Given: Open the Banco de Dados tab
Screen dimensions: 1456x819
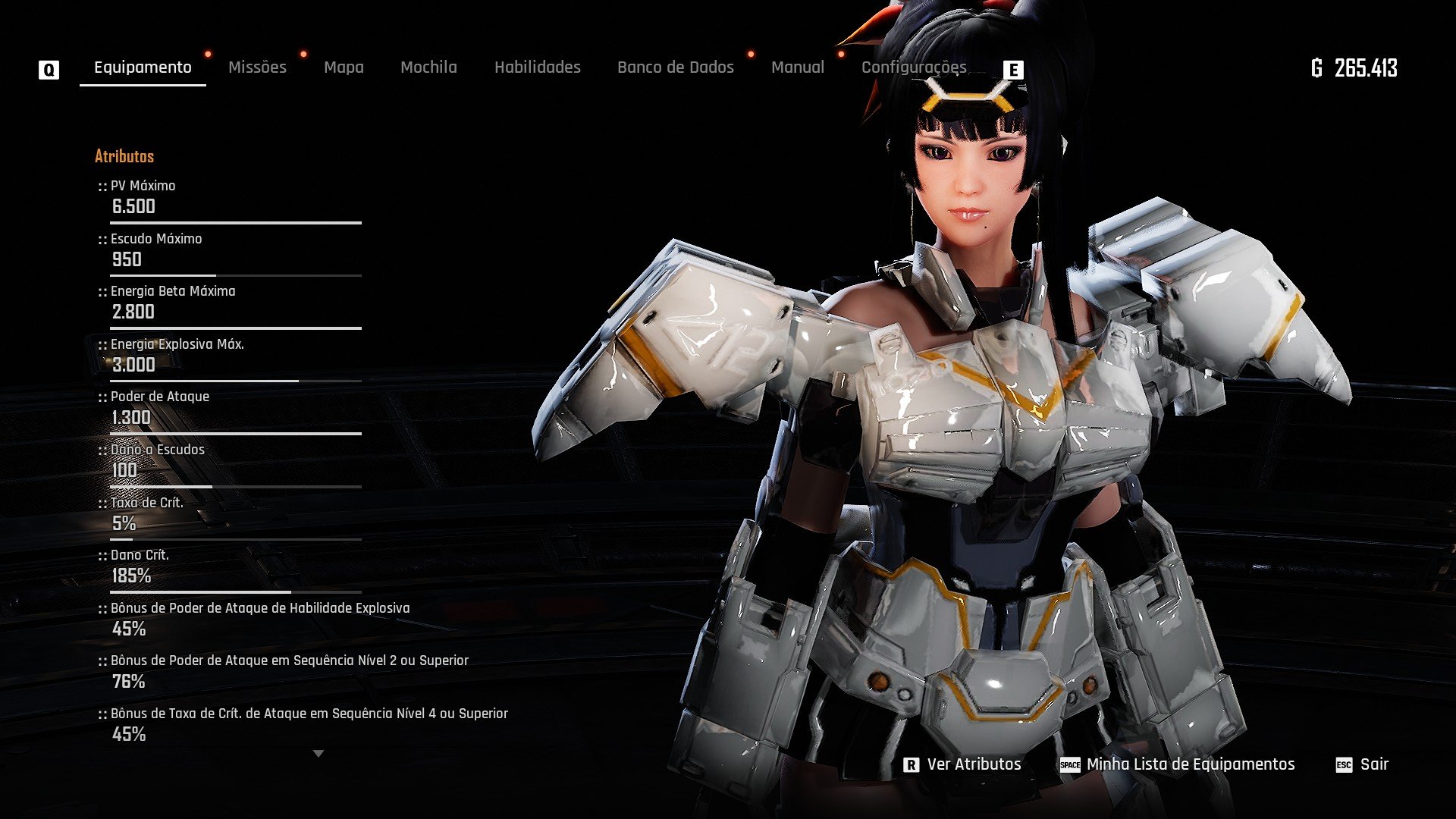Looking at the screenshot, I should coord(675,67).
